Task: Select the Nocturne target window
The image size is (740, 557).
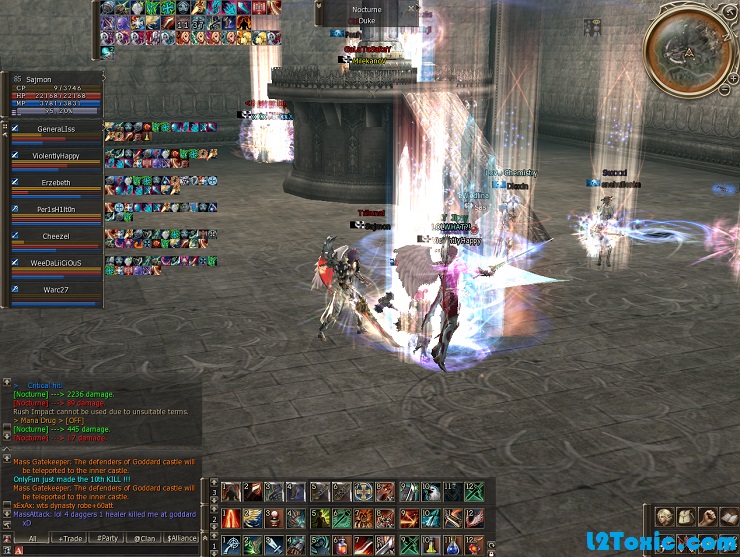Action: click(x=366, y=12)
